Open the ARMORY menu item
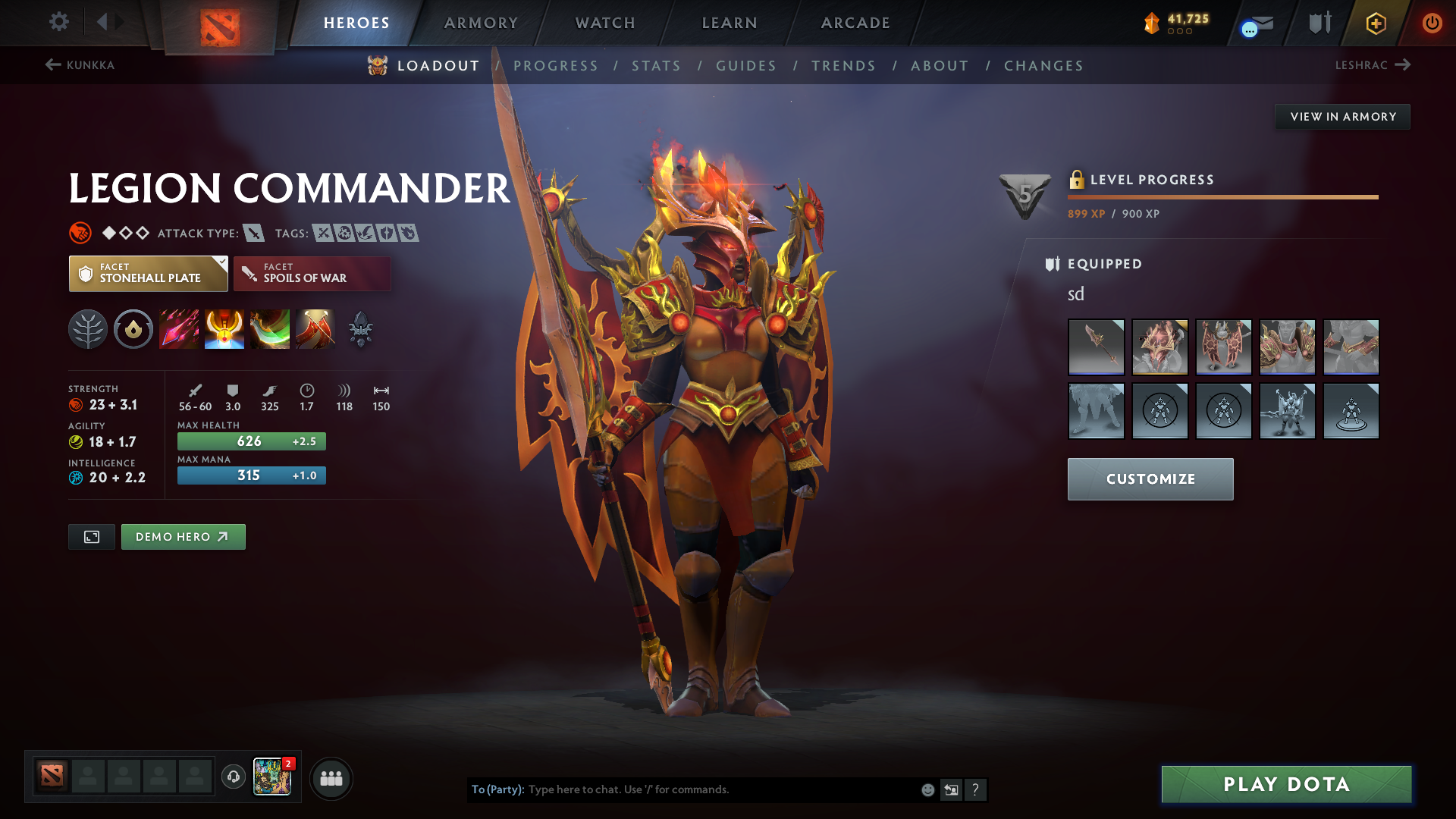This screenshot has height=819, width=1456. pyautogui.click(x=480, y=23)
